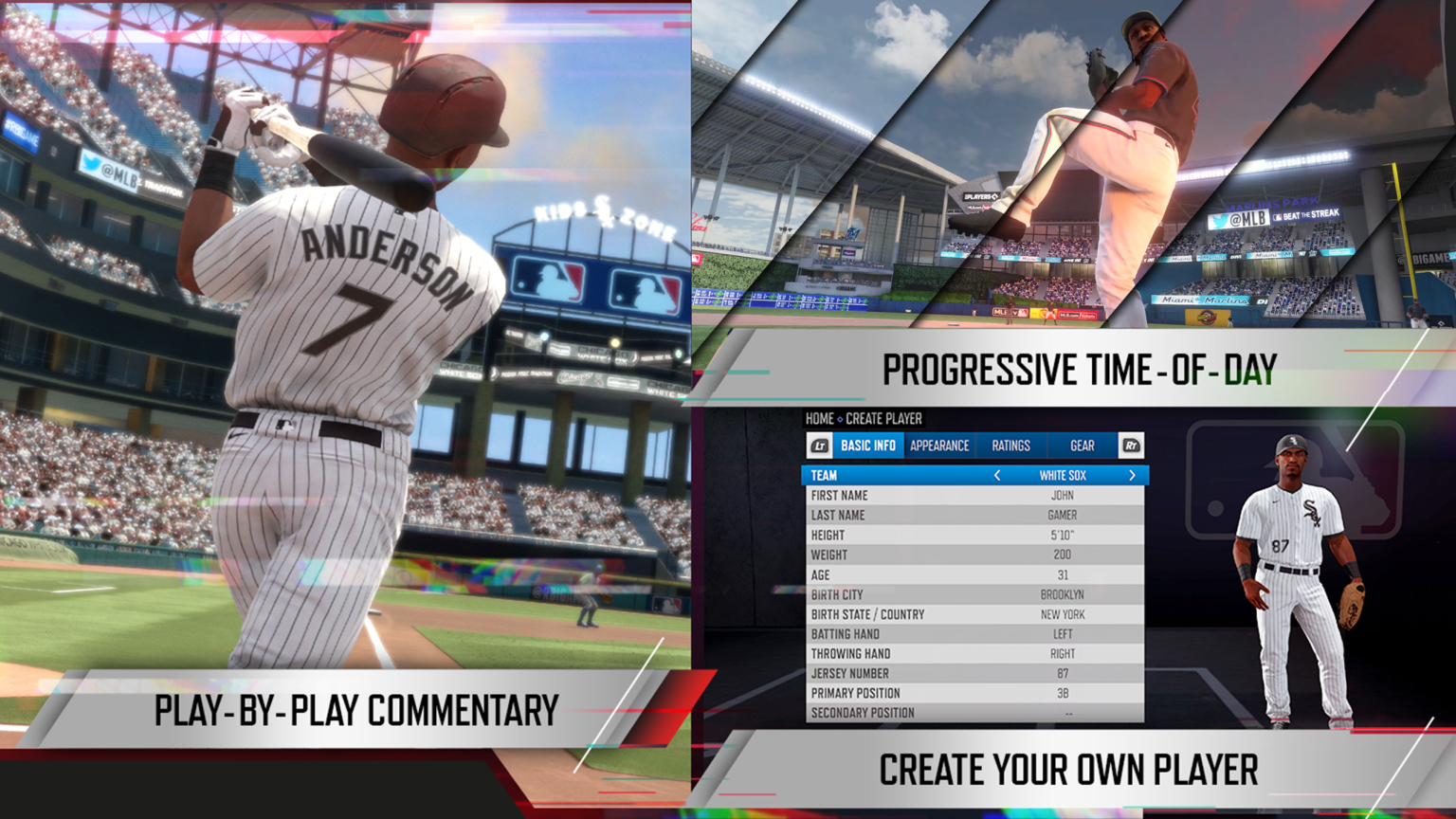
Task: Click the RT shoulder button icon
Action: pyautogui.click(x=1131, y=445)
